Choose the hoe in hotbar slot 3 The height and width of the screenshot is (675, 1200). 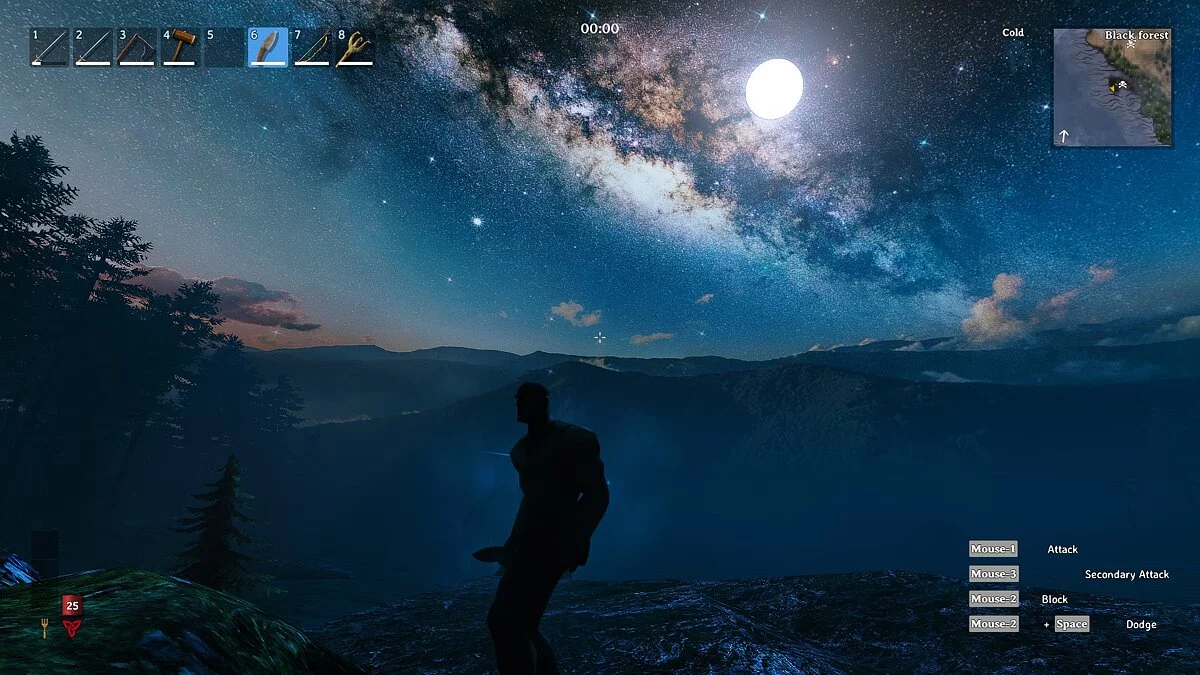coord(136,47)
